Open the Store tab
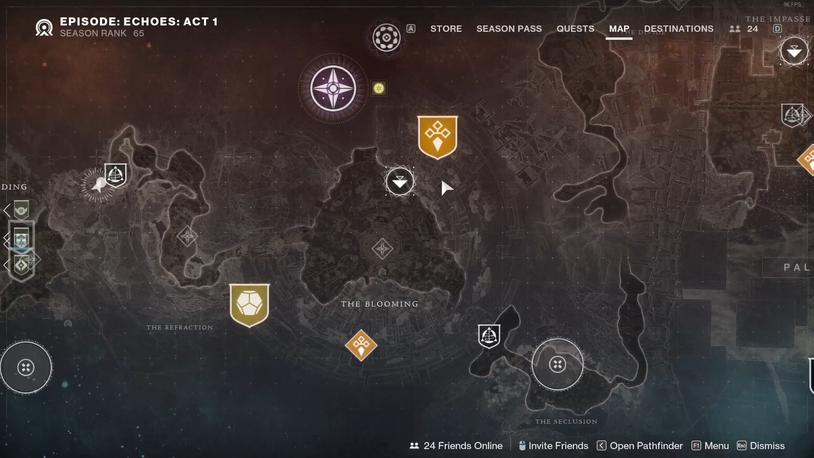 pos(446,29)
